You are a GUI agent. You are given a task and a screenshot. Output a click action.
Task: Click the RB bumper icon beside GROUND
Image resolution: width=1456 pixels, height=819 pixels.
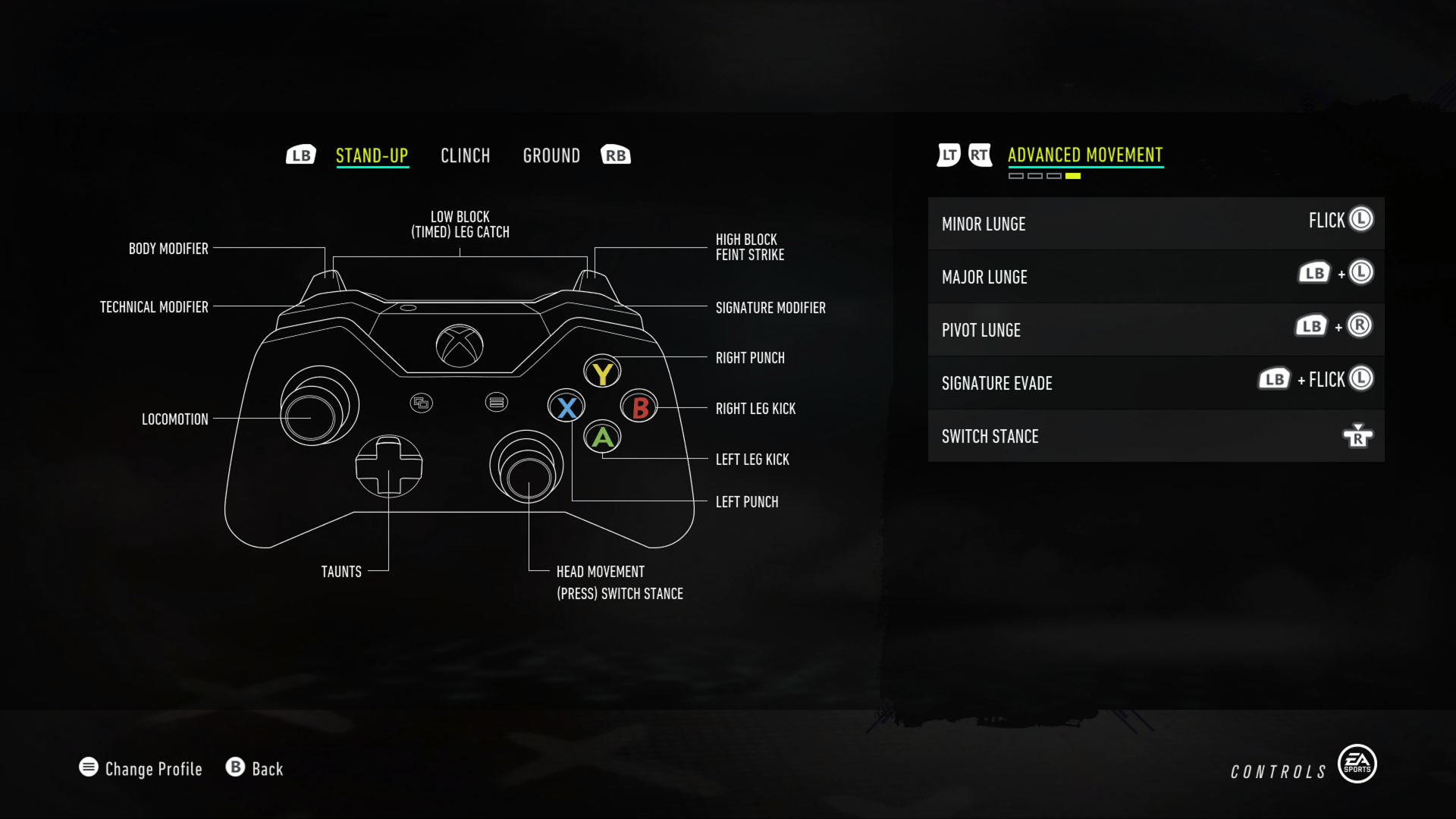tap(615, 155)
